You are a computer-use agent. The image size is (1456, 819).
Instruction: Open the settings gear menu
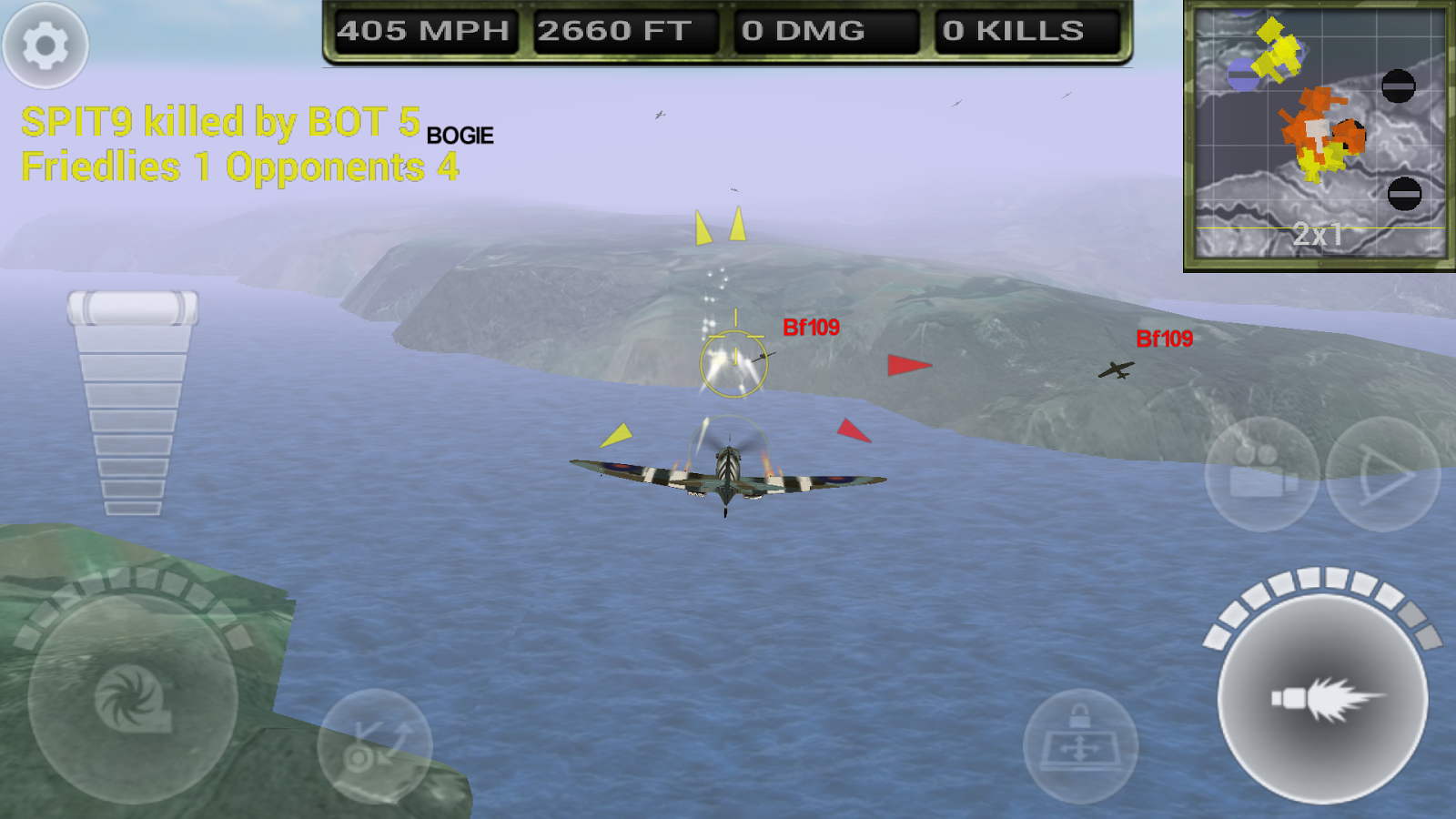(x=45, y=45)
